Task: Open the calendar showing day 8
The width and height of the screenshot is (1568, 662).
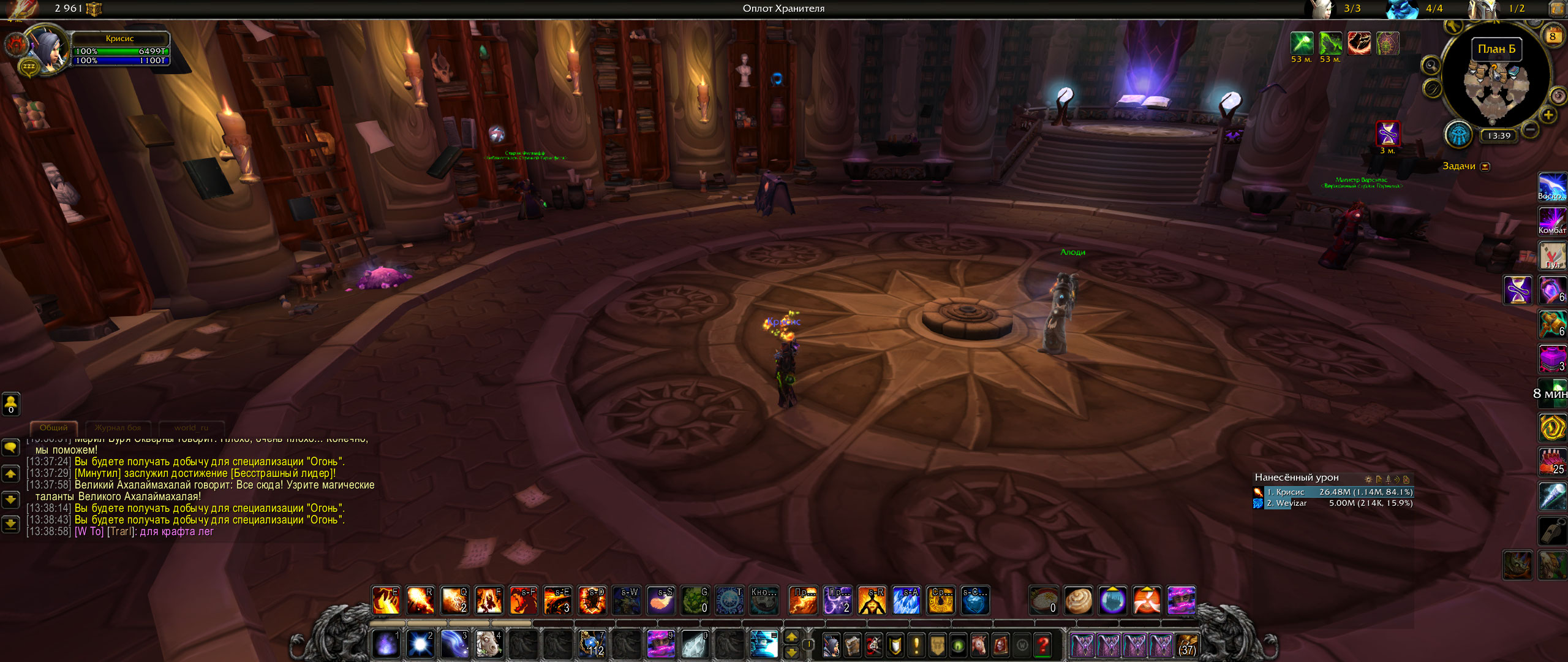Action: point(1553,36)
